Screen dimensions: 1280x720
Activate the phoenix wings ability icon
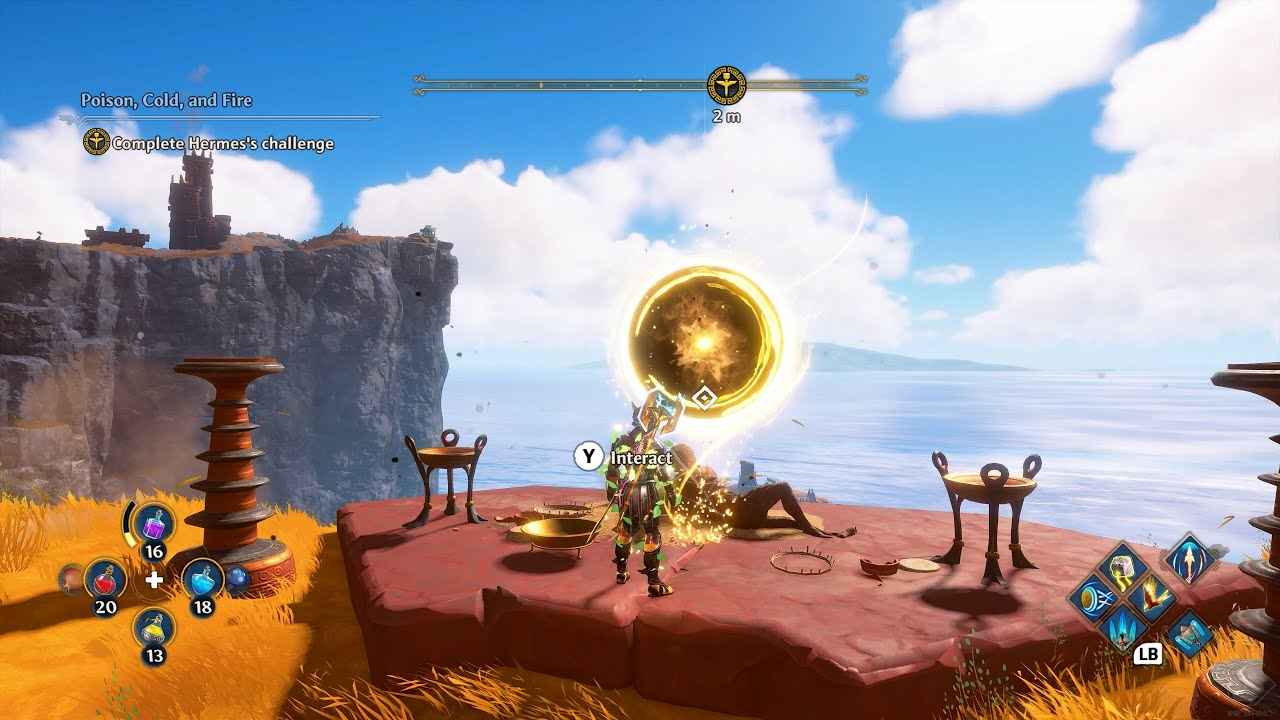(1152, 598)
